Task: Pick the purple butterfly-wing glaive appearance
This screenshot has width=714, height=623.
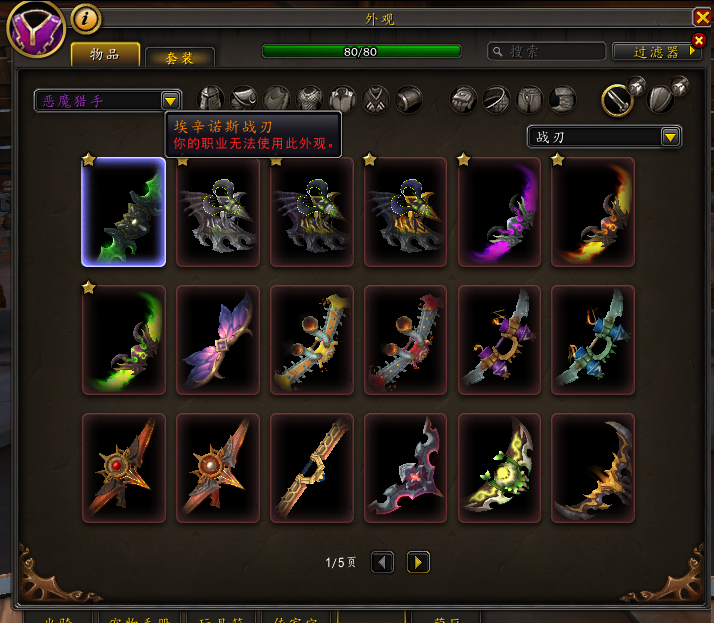Action: coord(218,339)
